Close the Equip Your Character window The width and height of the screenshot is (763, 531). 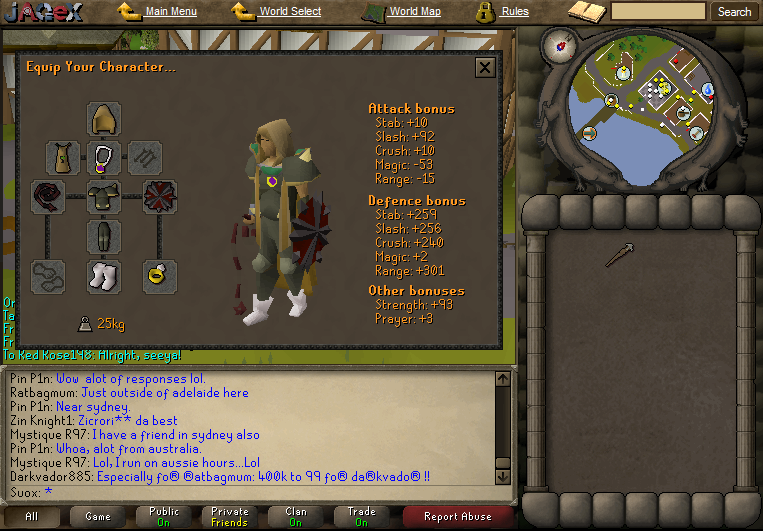point(485,68)
